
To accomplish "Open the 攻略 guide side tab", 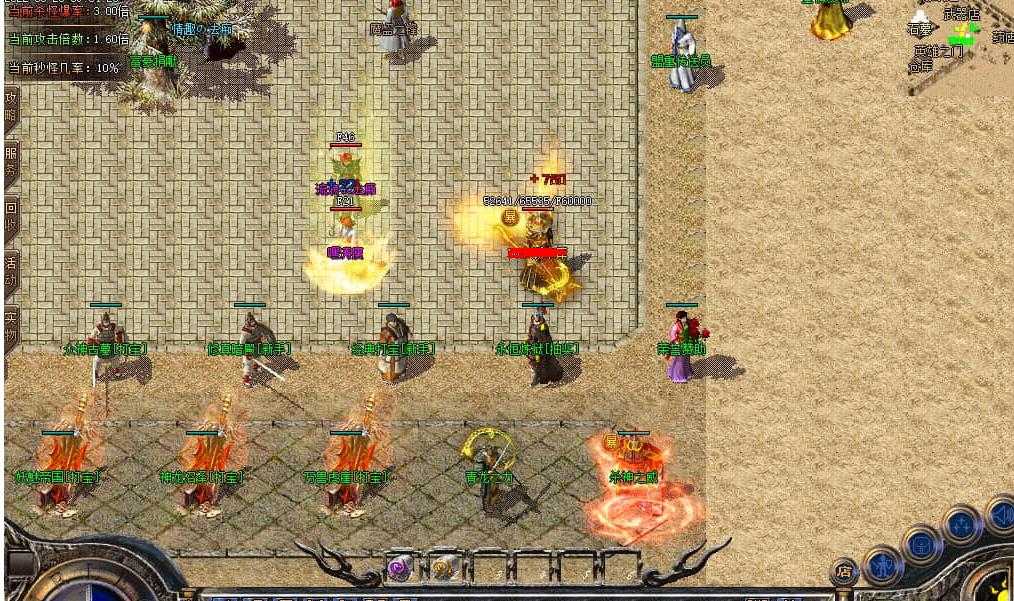I will (11, 107).
